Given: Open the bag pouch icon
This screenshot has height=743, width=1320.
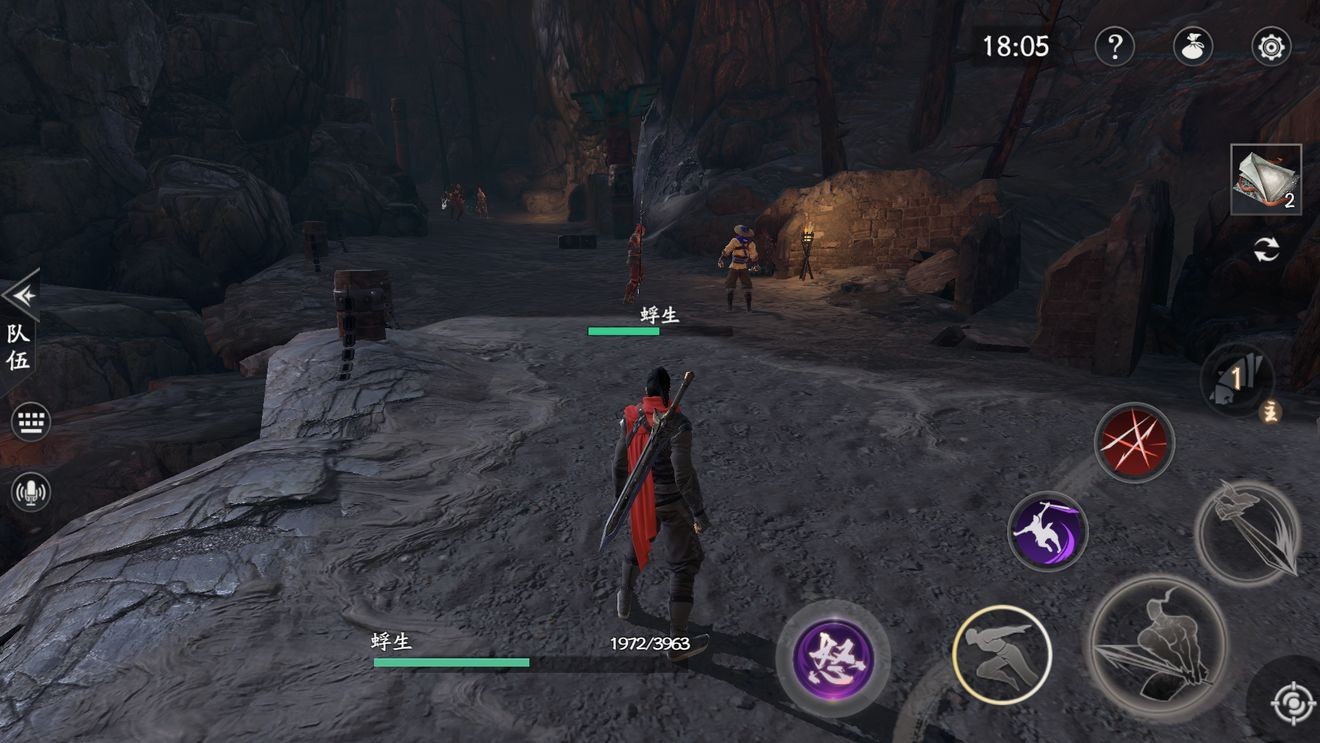Looking at the screenshot, I should (x=1192, y=46).
